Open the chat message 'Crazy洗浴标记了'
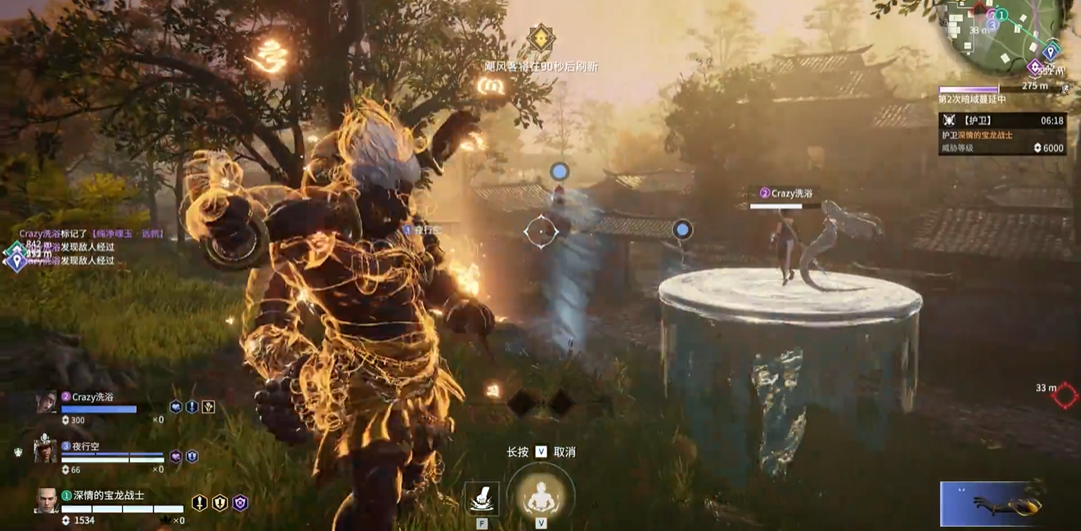Image resolution: width=1081 pixels, height=531 pixels. coord(90,234)
